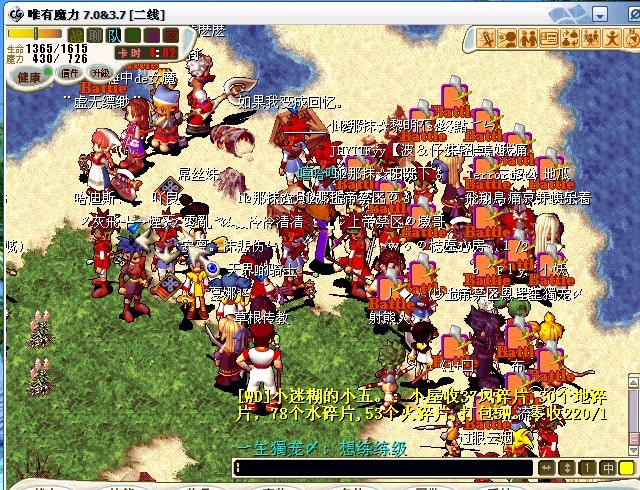Open the 信件 mail button

tap(69, 73)
